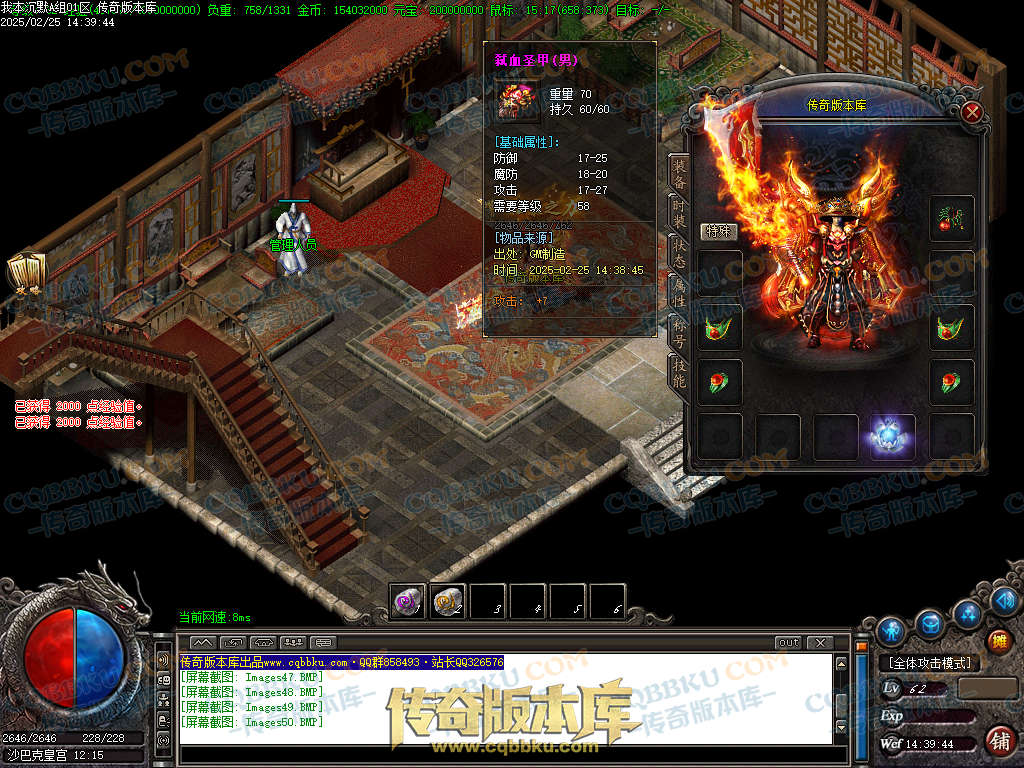Close the chat window with X
Viewport: 1024px width, 768px height.
tap(819, 642)
